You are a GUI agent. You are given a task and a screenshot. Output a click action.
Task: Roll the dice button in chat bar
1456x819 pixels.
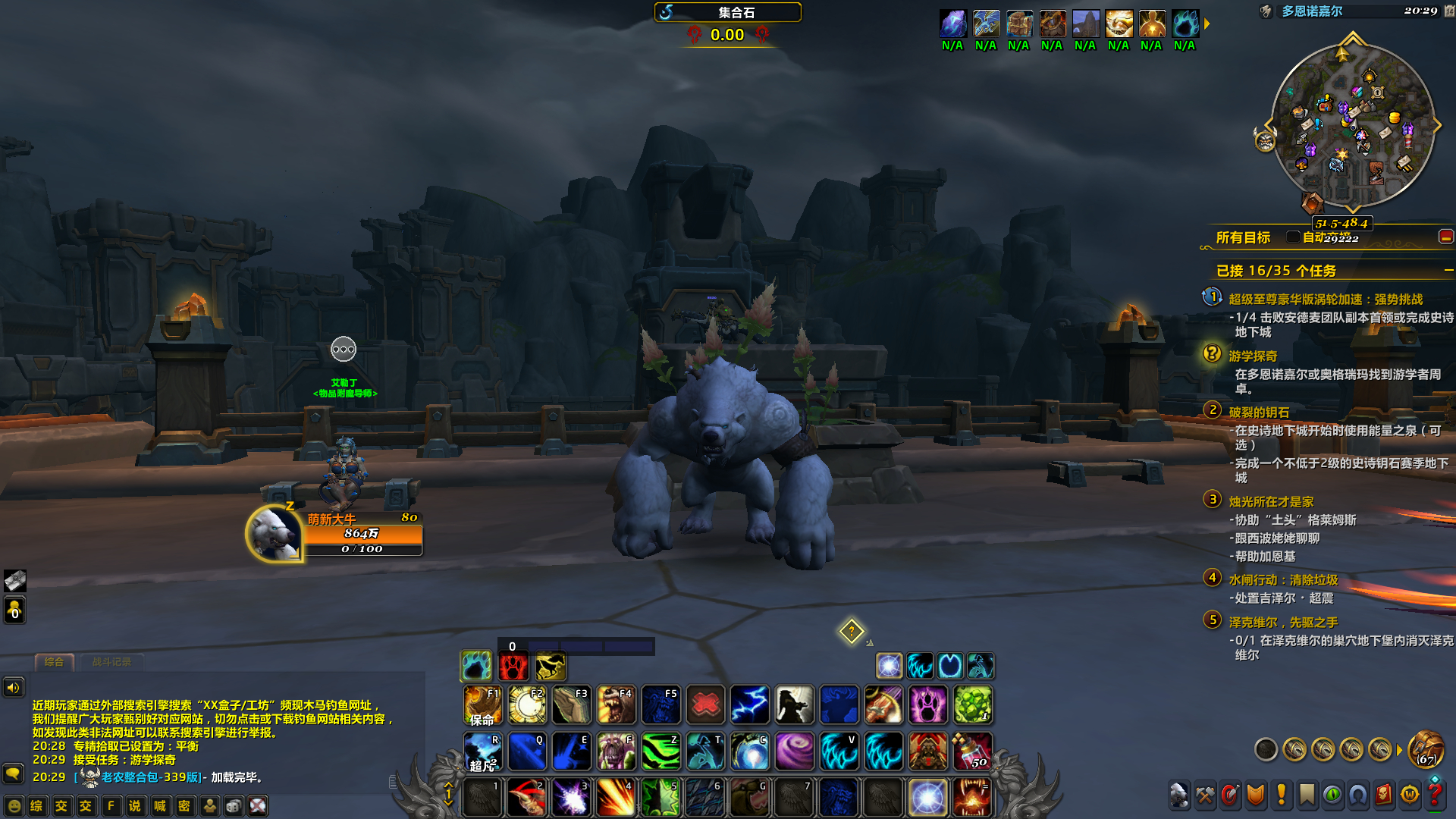coord(234,806)
